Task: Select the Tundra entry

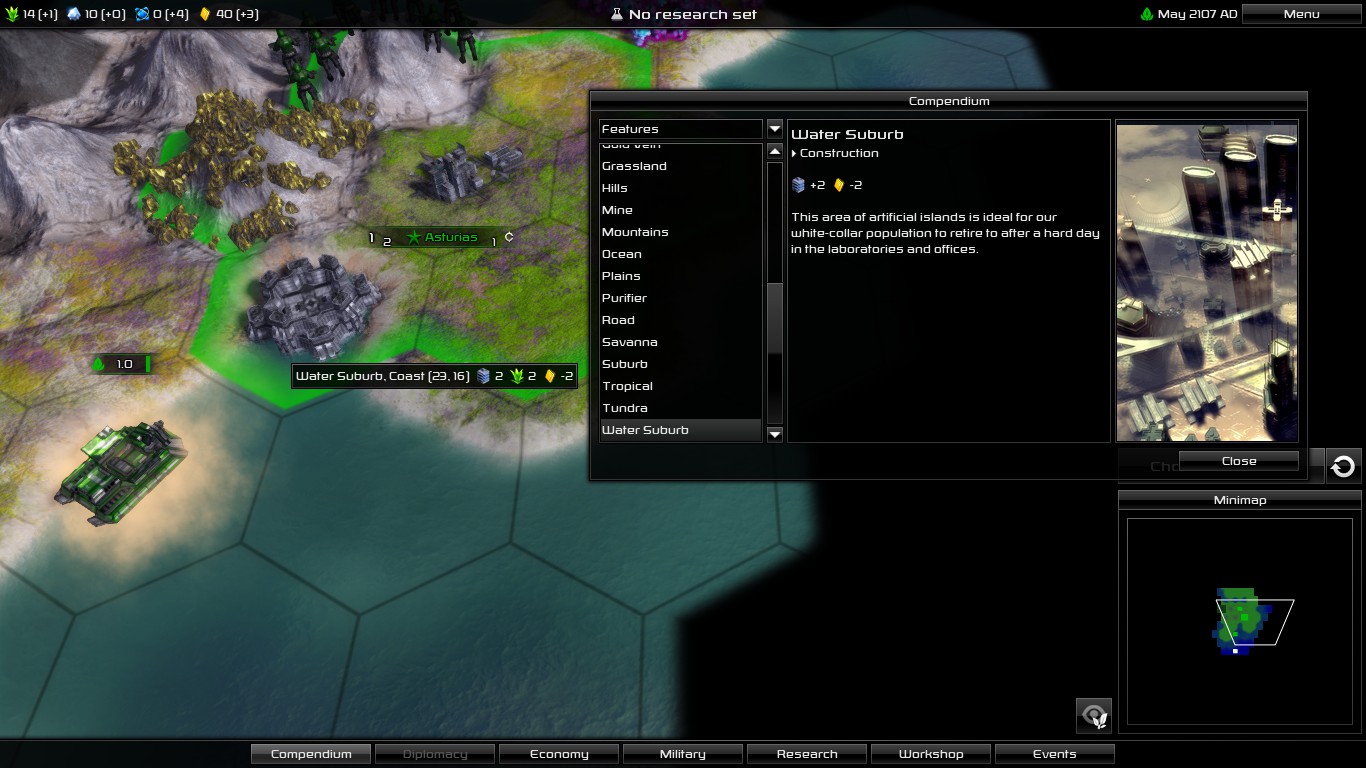Action: point(625,408)
